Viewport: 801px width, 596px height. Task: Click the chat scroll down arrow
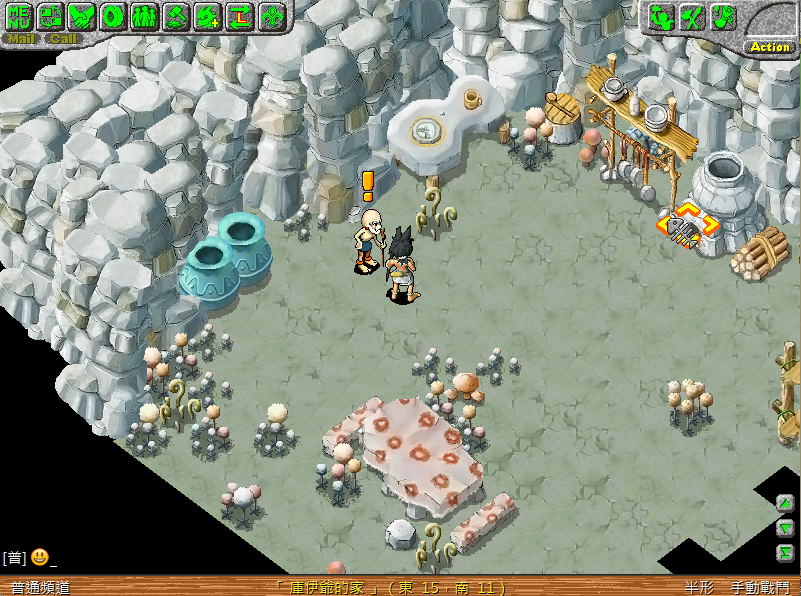[785, 528]
